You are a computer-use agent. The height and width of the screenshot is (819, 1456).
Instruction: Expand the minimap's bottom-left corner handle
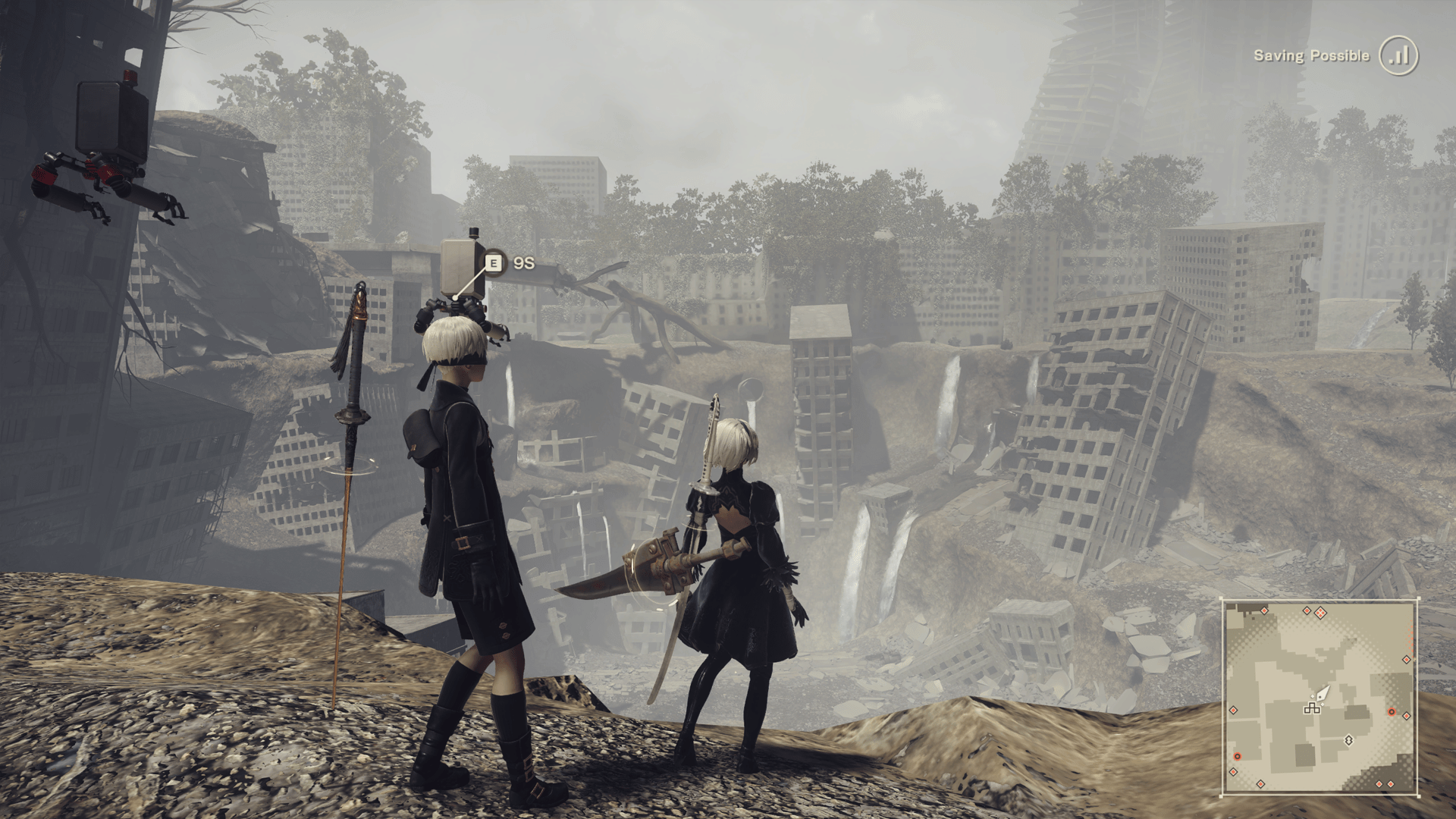(1221, 797)
